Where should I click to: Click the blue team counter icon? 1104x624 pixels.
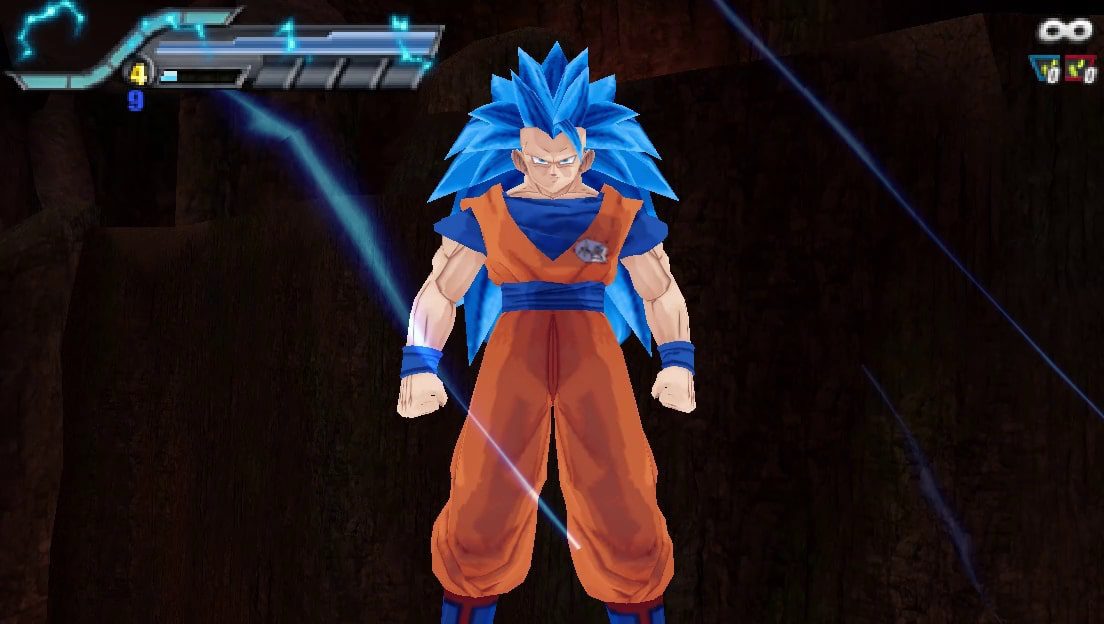1045,68
